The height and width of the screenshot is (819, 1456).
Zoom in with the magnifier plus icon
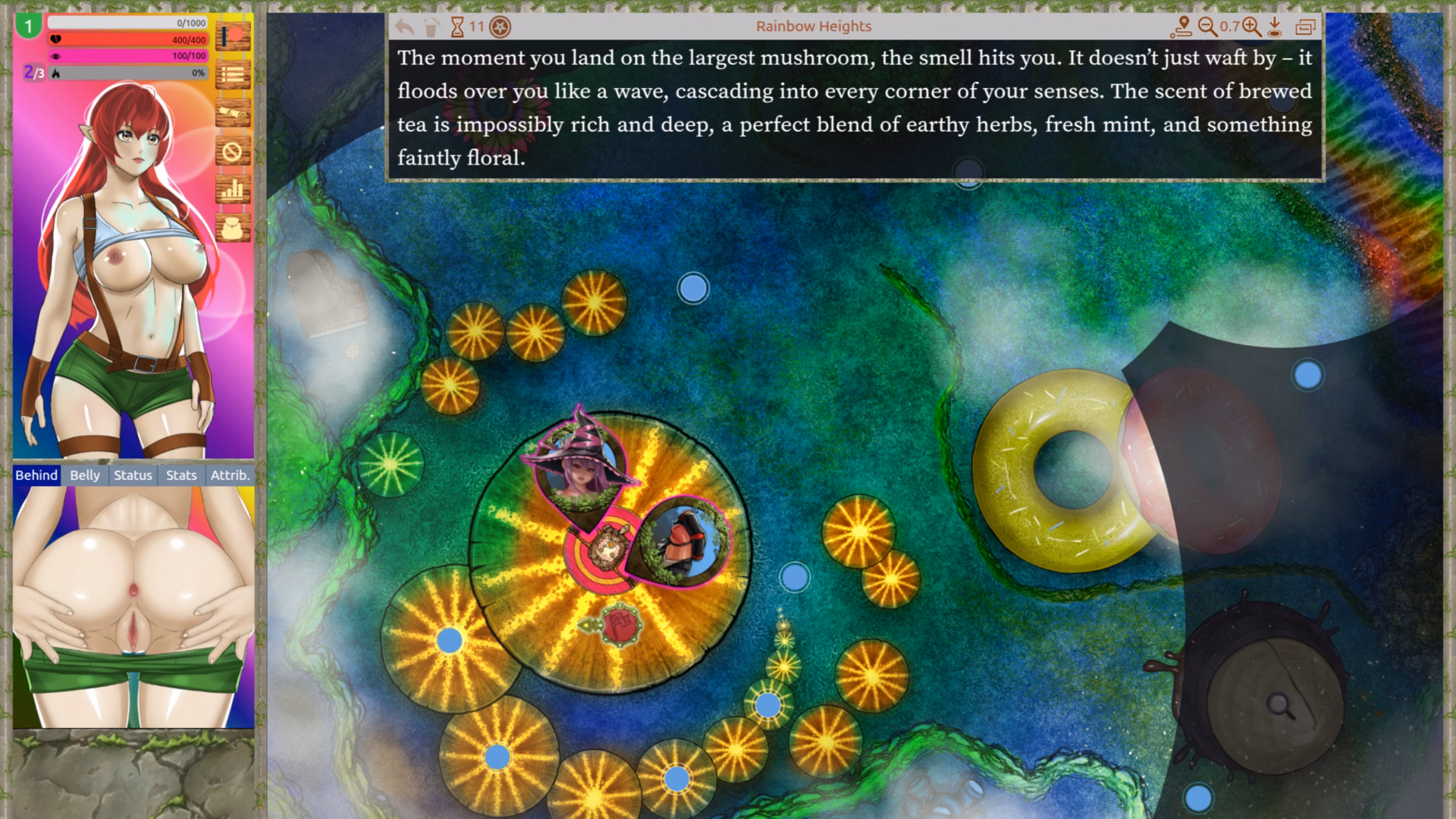1251,25
